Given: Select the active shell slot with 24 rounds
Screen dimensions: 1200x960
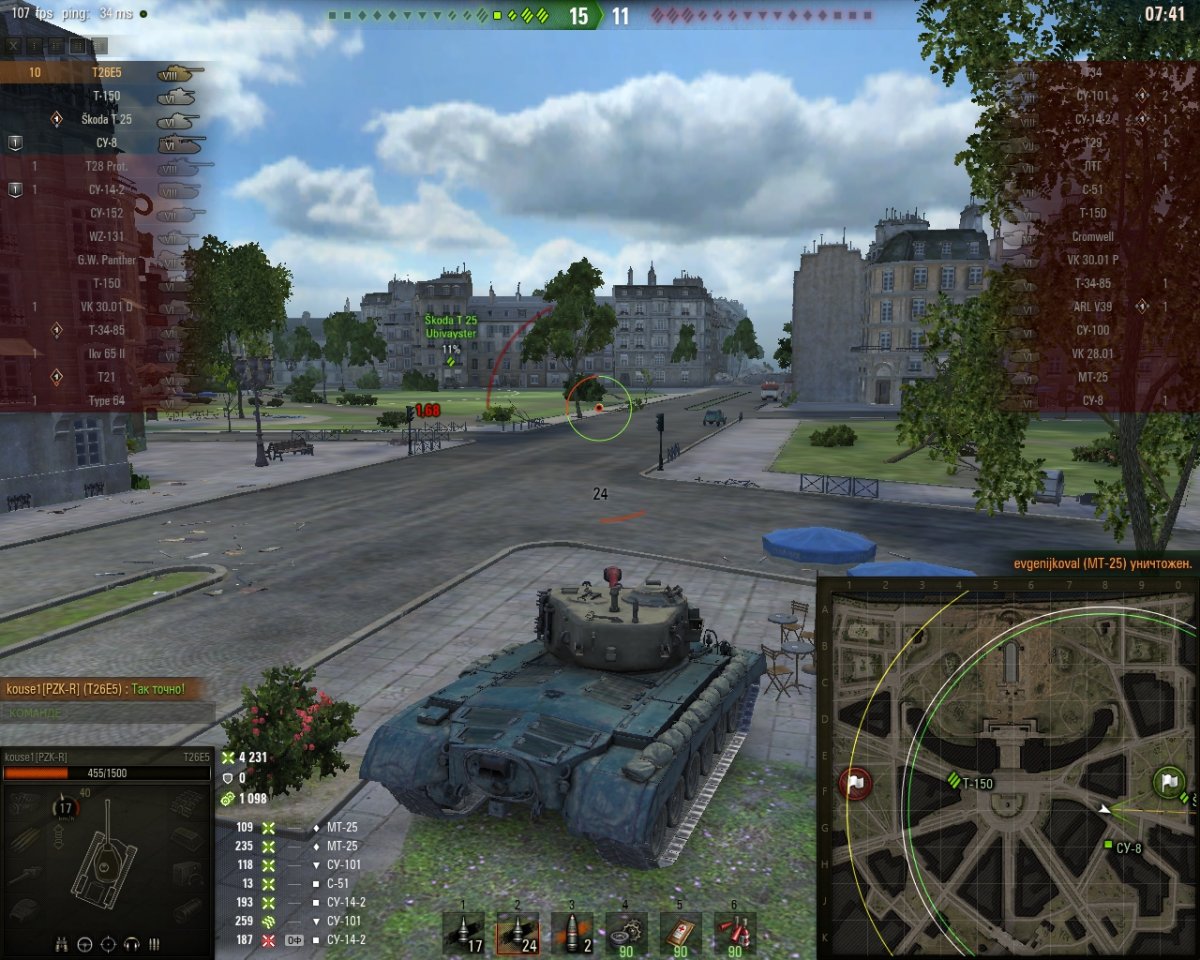Looking at the screenshot, I should pos(517,932).
